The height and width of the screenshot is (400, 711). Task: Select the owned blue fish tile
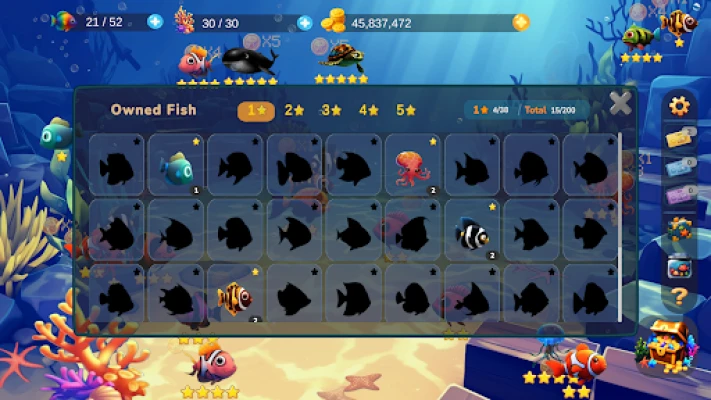tap(177, 165)
